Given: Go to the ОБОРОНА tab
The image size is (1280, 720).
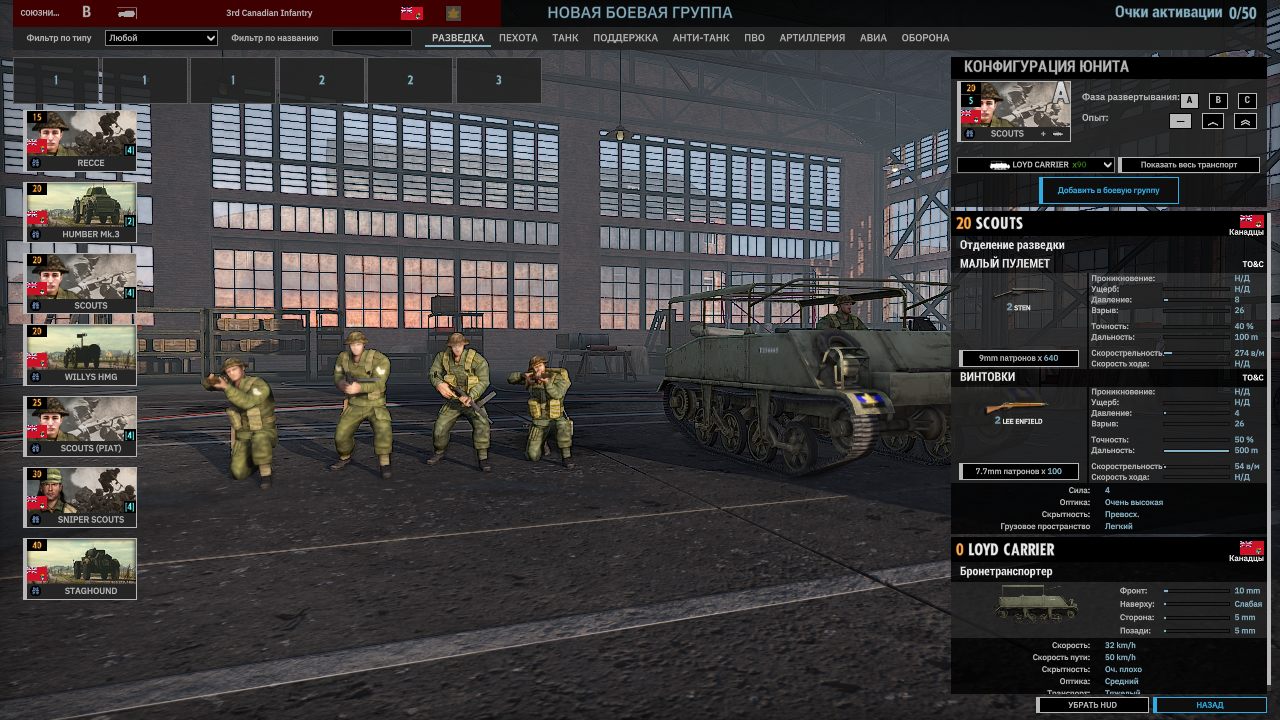Looking at the screenshot, I should [x=925, y=38].
